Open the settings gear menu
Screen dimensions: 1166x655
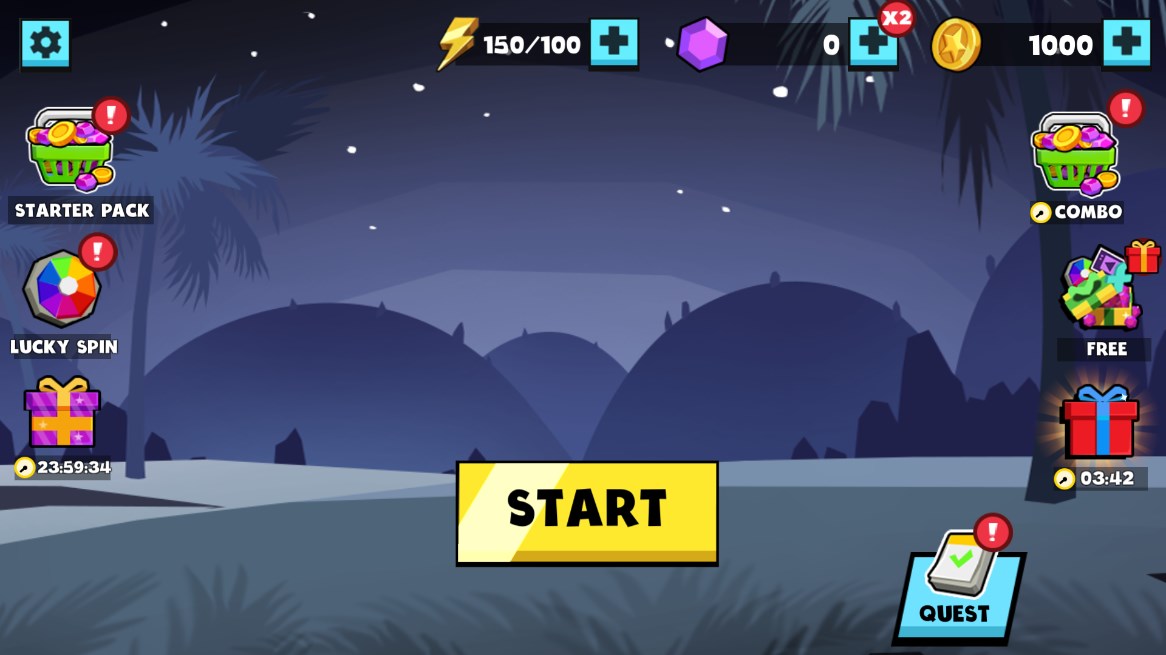tap(45, 43)
